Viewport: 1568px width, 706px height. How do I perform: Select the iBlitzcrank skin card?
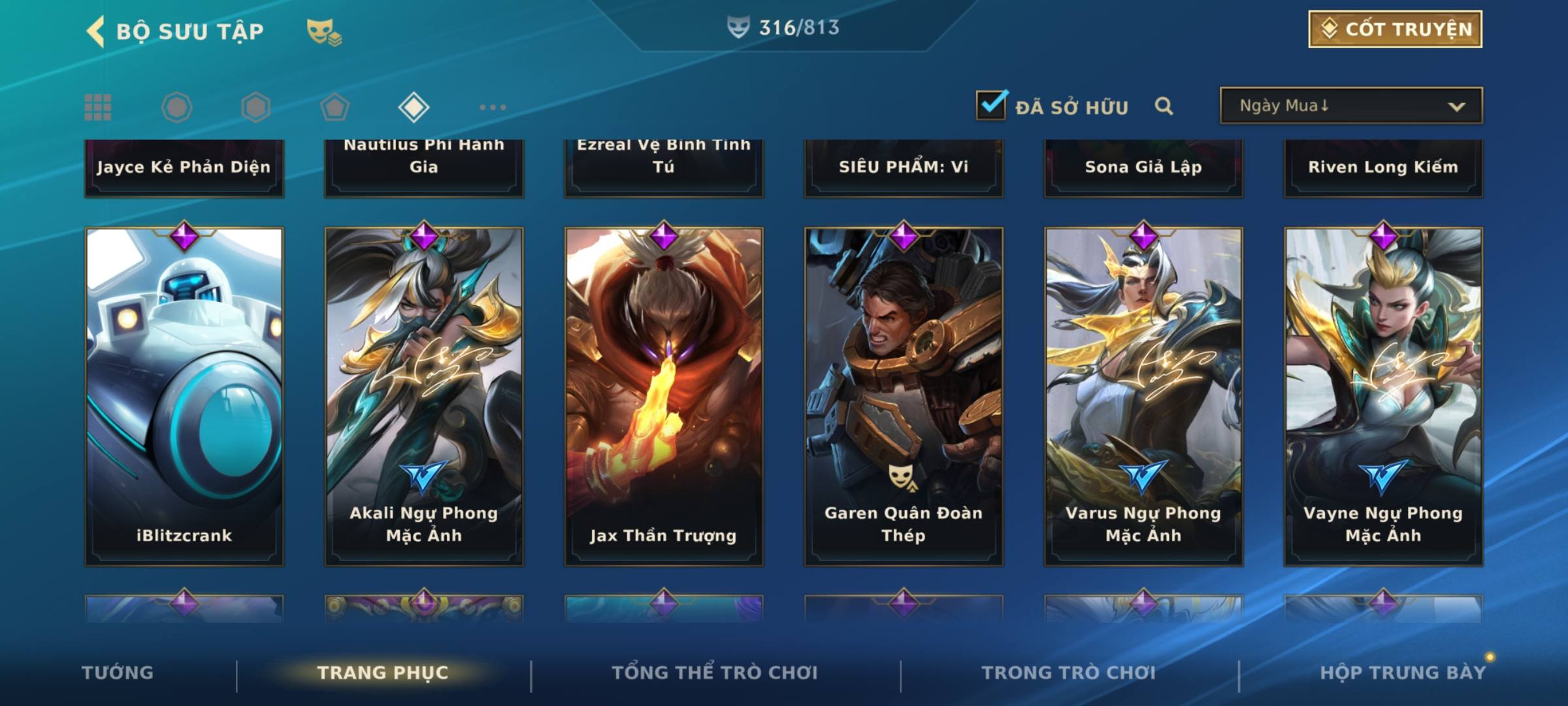point(184,396)
